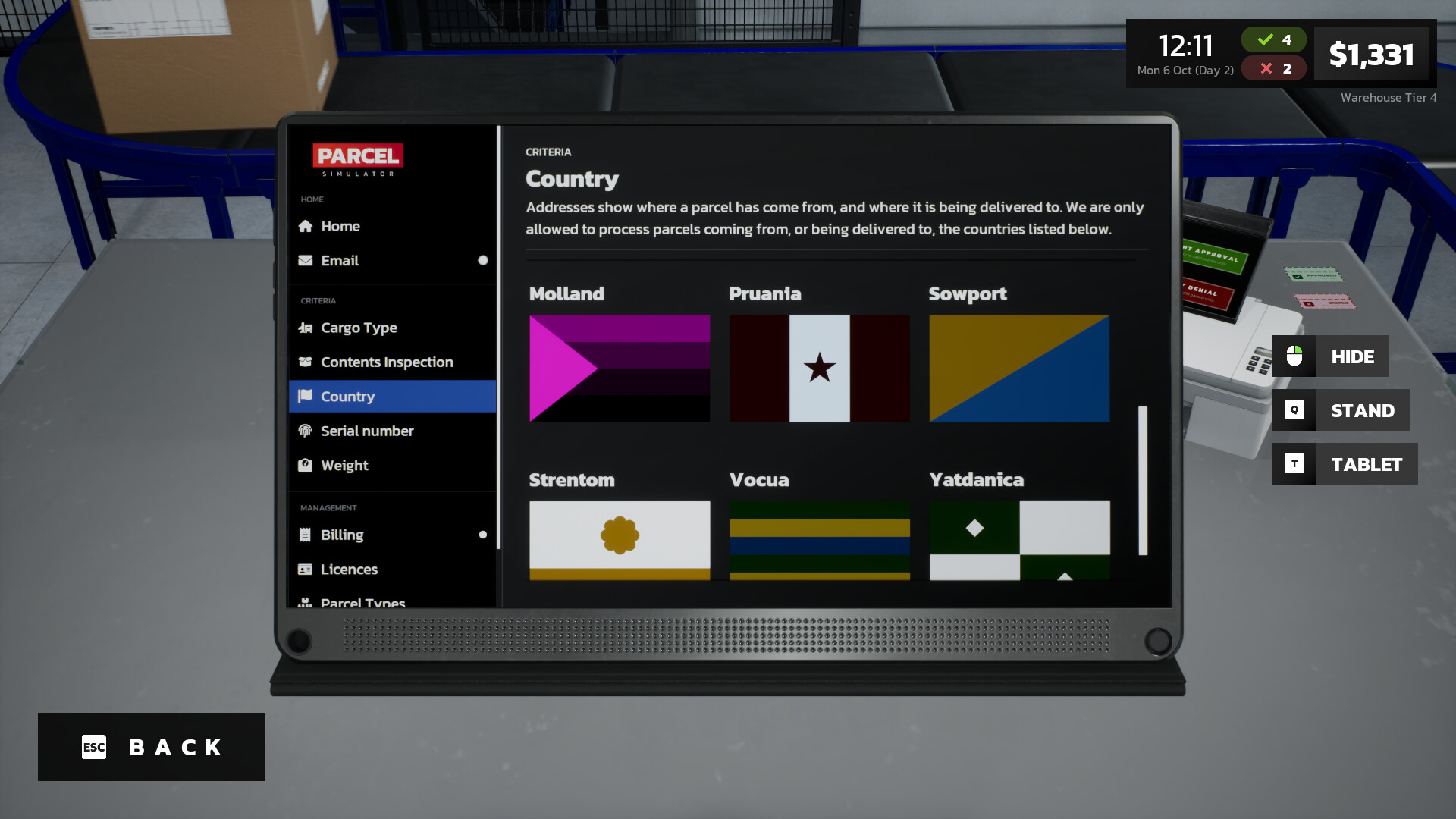Switch to the Country criteria tab
The width and height of the screenshot is (1456, 819).
pos(347,396)
